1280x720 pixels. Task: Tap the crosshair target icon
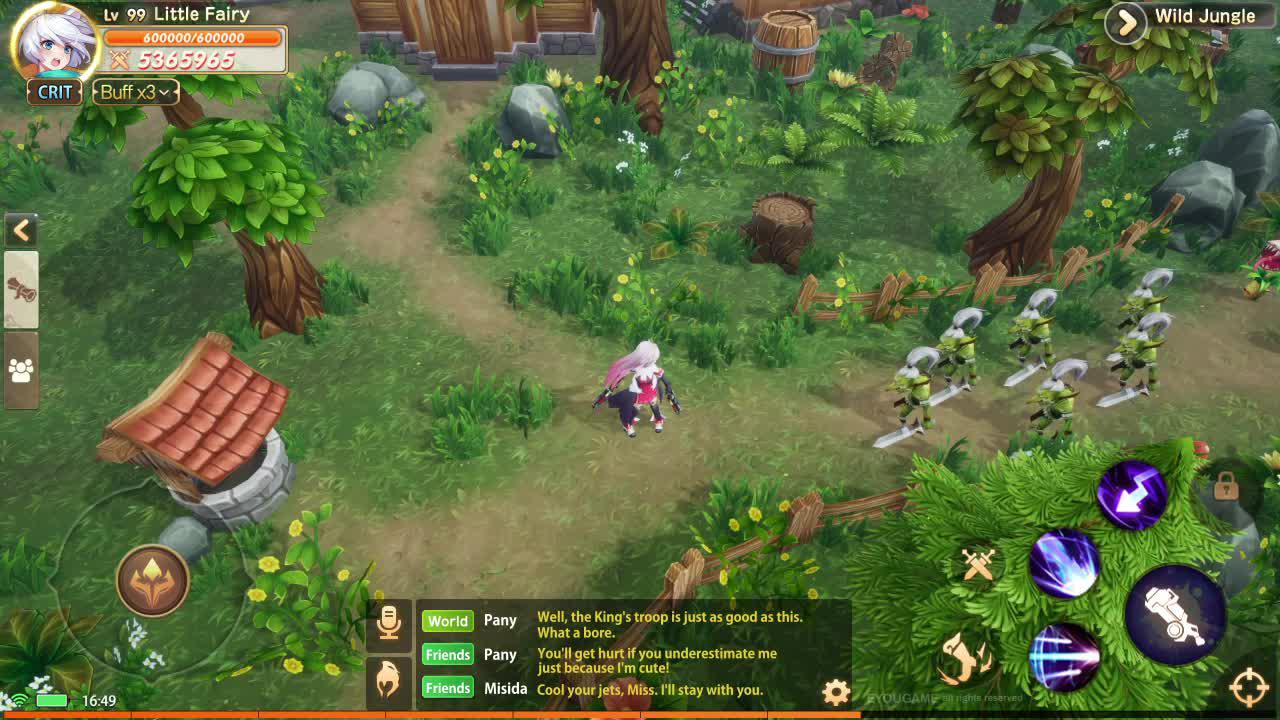(1248, 687)
